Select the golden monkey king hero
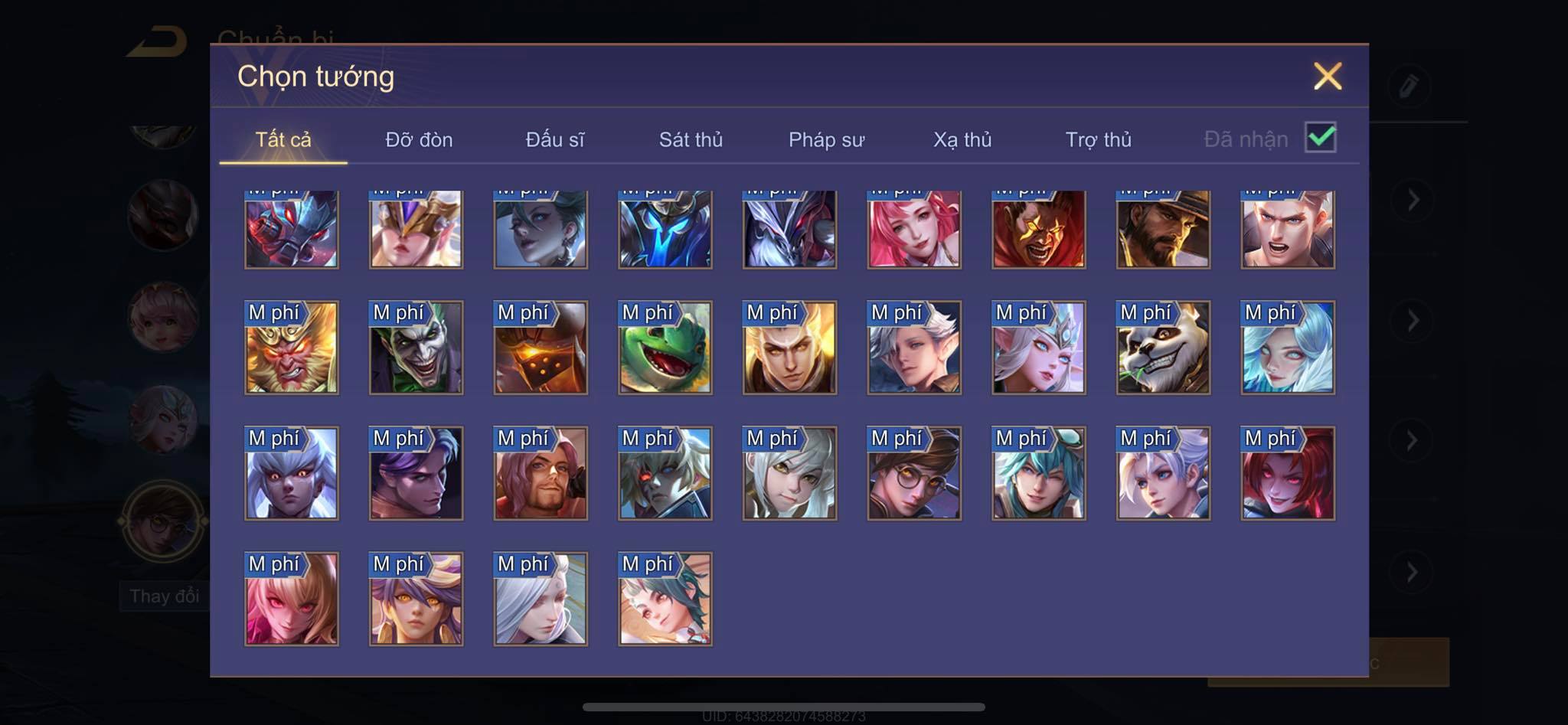The height and width of the screenshot is (725, 1568). (291, 348)
